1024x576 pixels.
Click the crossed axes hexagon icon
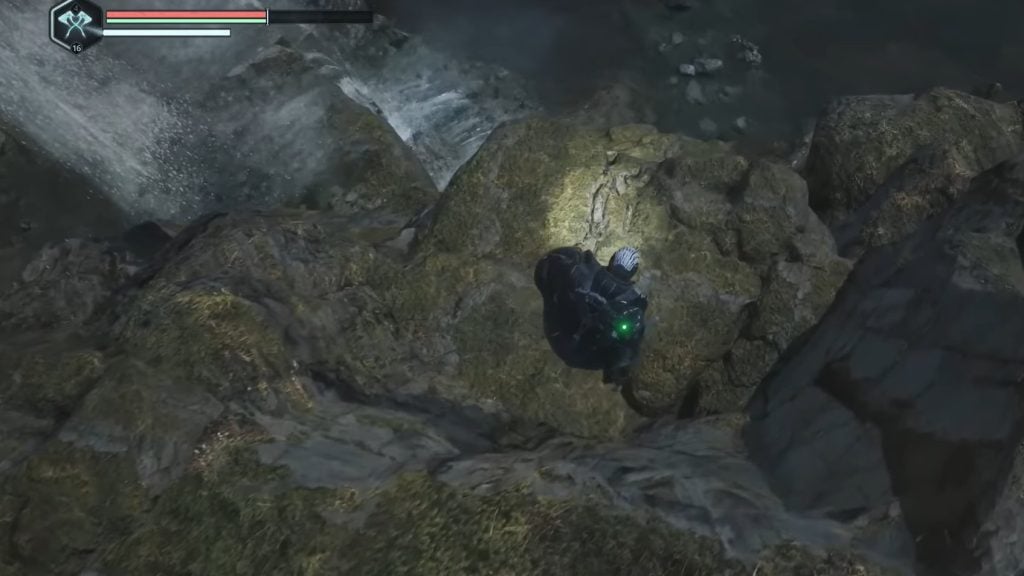[x=76, y=24]
